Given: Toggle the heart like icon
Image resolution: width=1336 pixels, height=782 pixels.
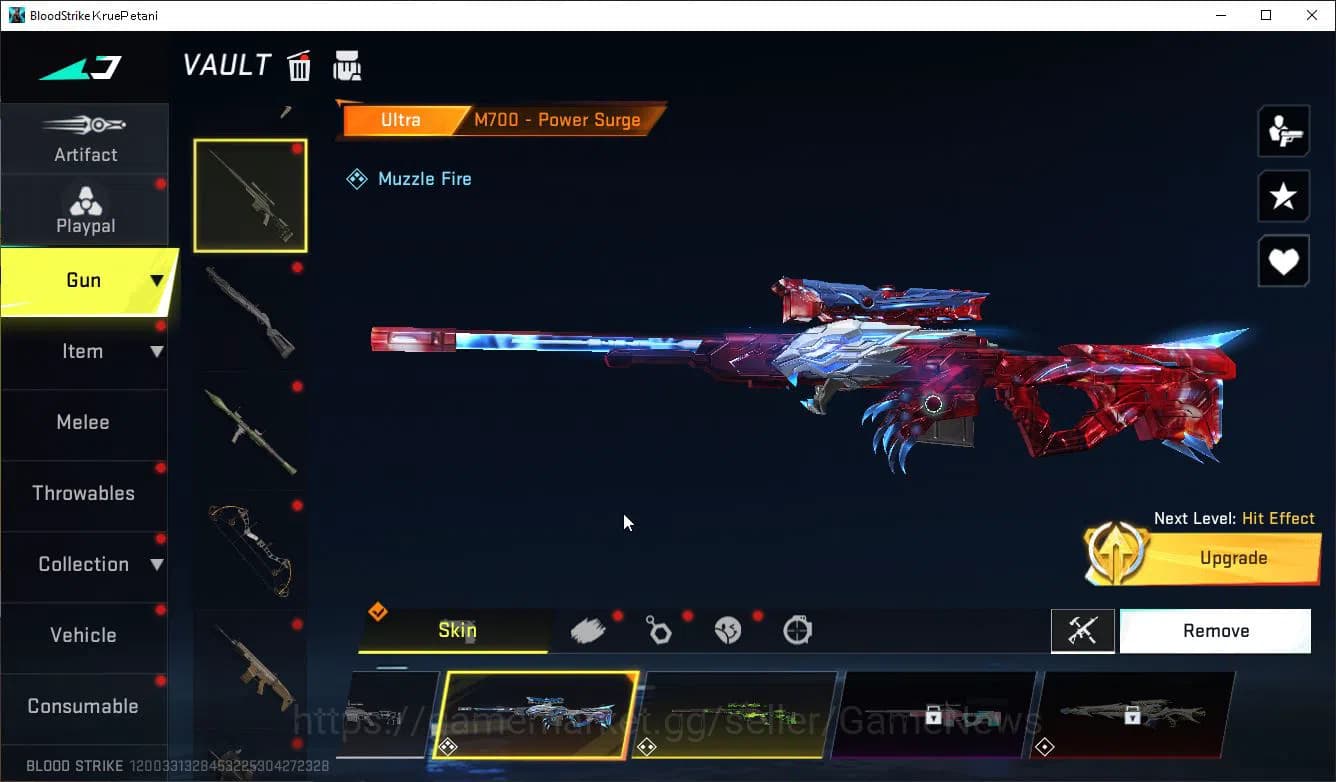Looking at the screenshot, I should [1283, 261].
